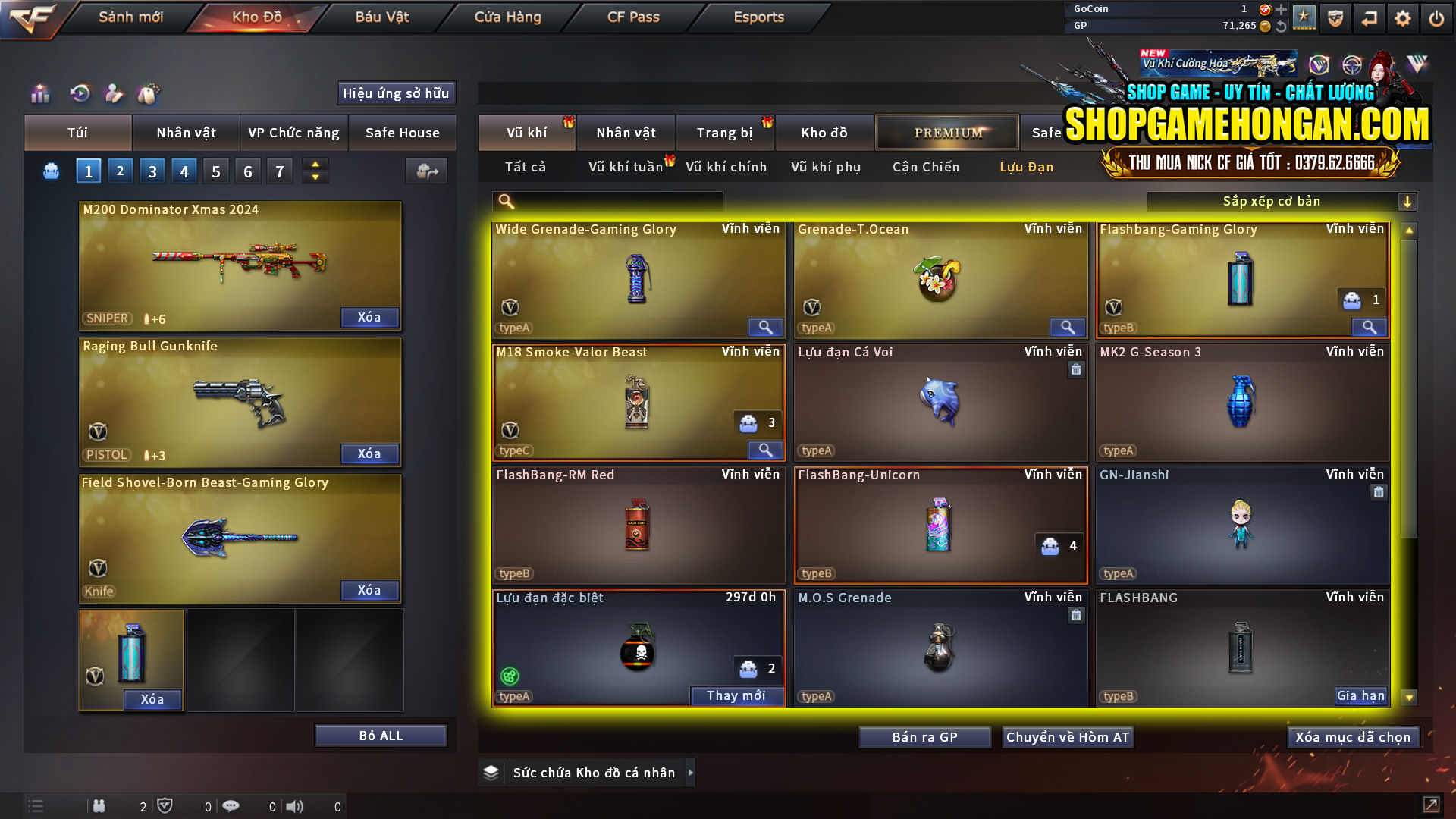Open friends list icon in bottom status bar
Screen dimensions: 1456x819
(x=99, y=806)
